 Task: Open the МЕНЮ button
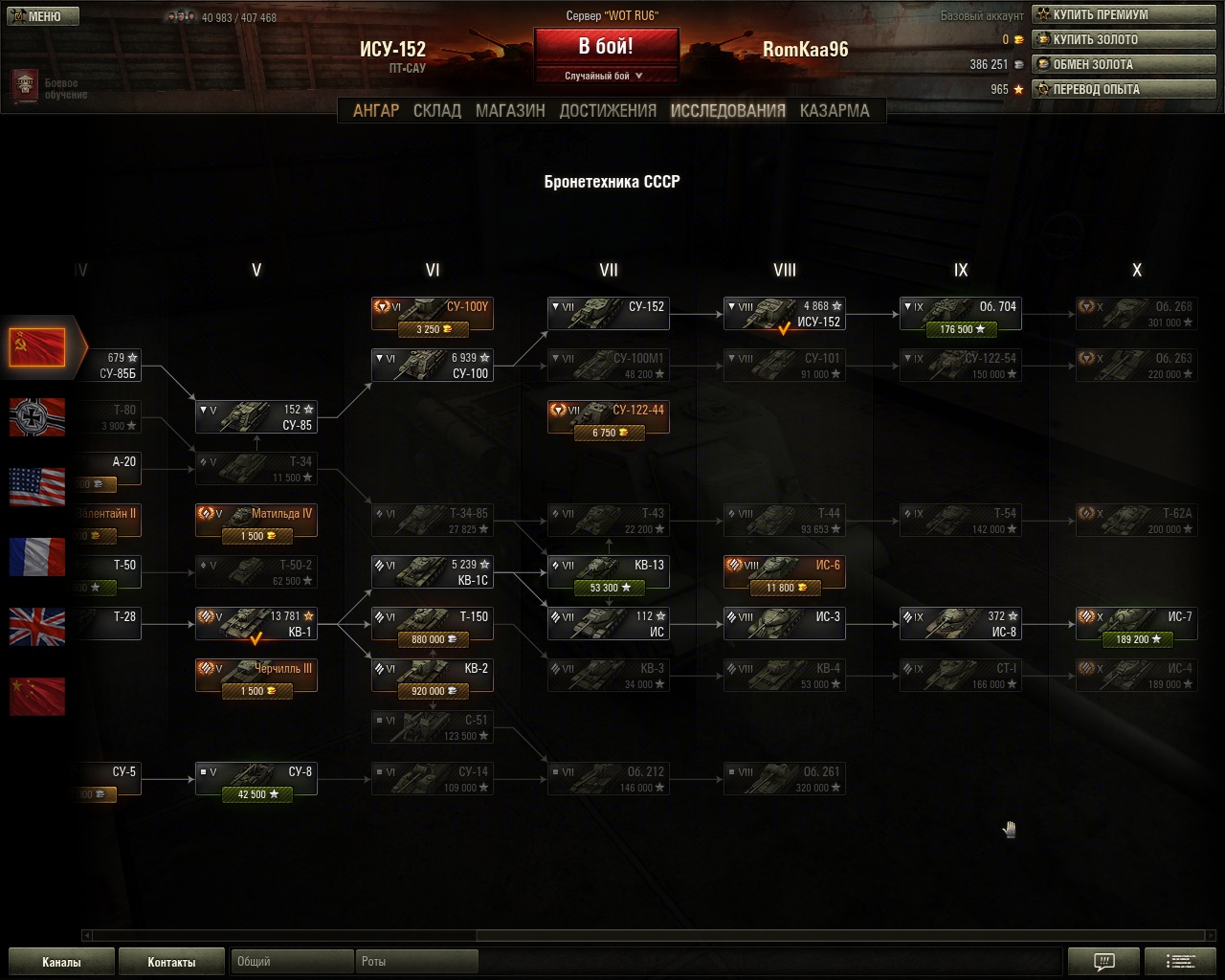pos(44,16)
